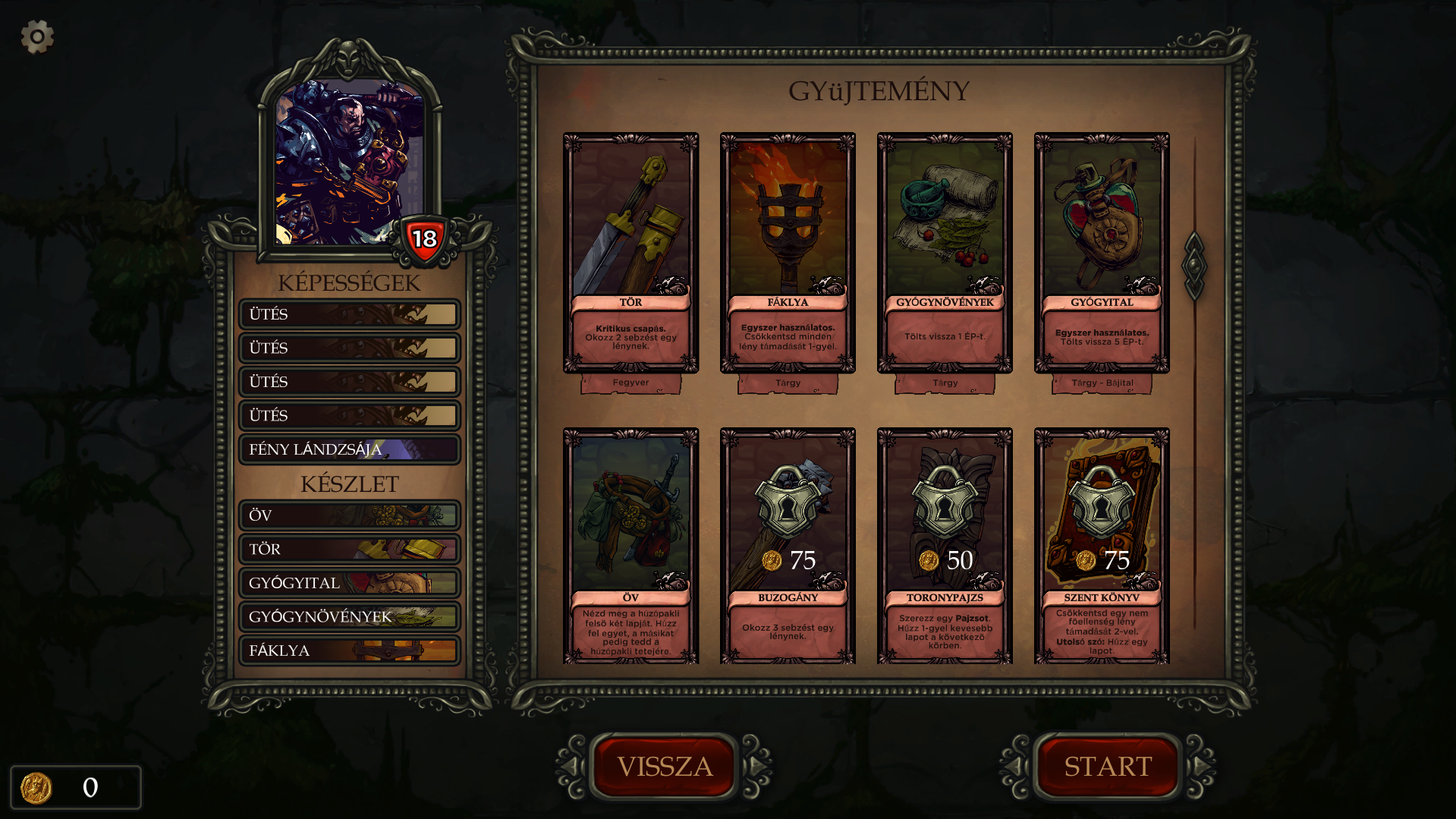Open the gear settings menu
1456x819 pixels.
click(36, 36)
